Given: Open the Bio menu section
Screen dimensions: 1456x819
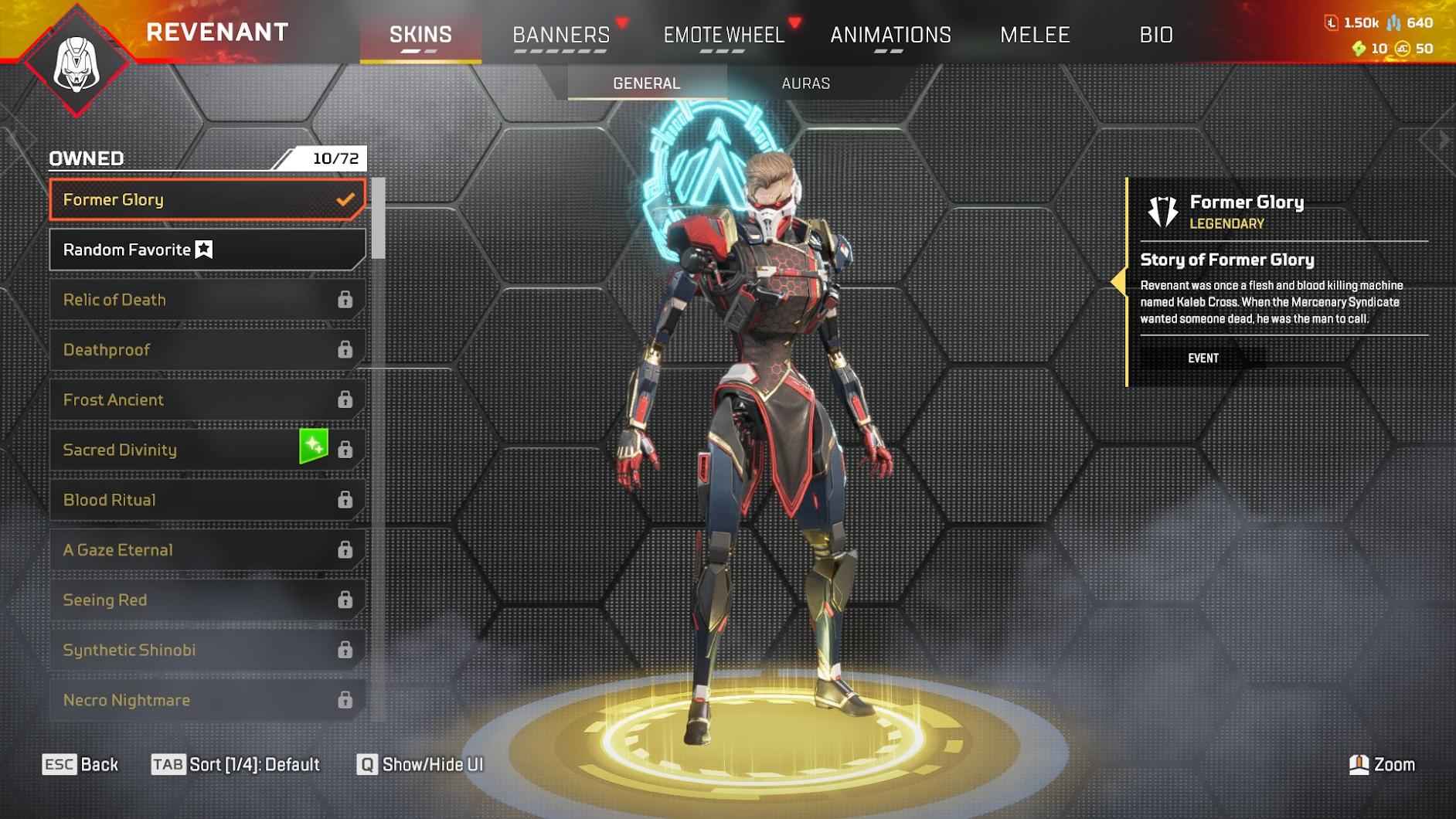Looking at the screenshot, I should (1156, 35).
